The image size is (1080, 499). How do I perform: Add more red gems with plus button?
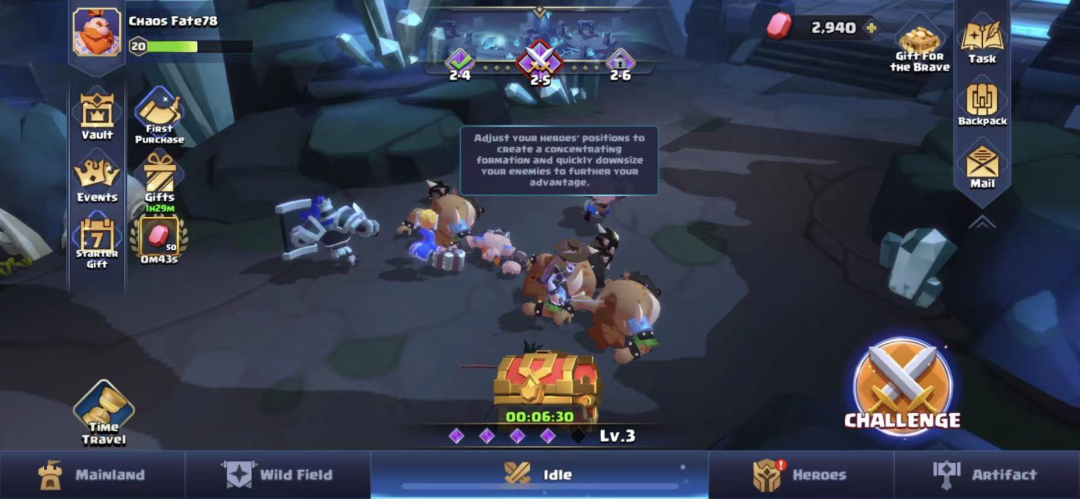tap(871, 28)
